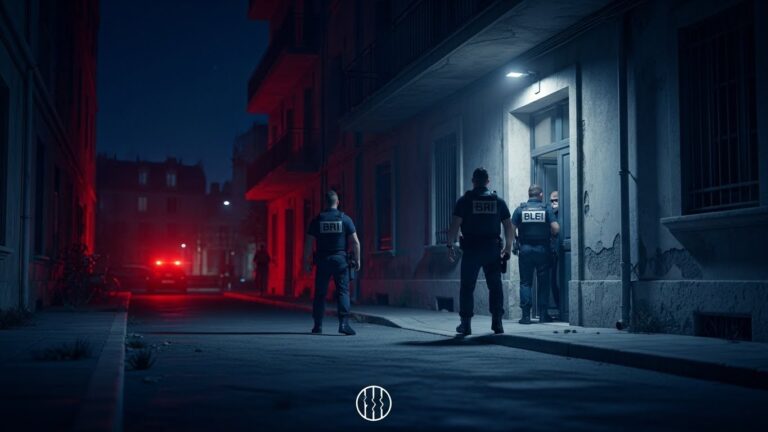Click the circular barred emblem icon
Screen dimensions: 768x432
(x=373, y=403)
